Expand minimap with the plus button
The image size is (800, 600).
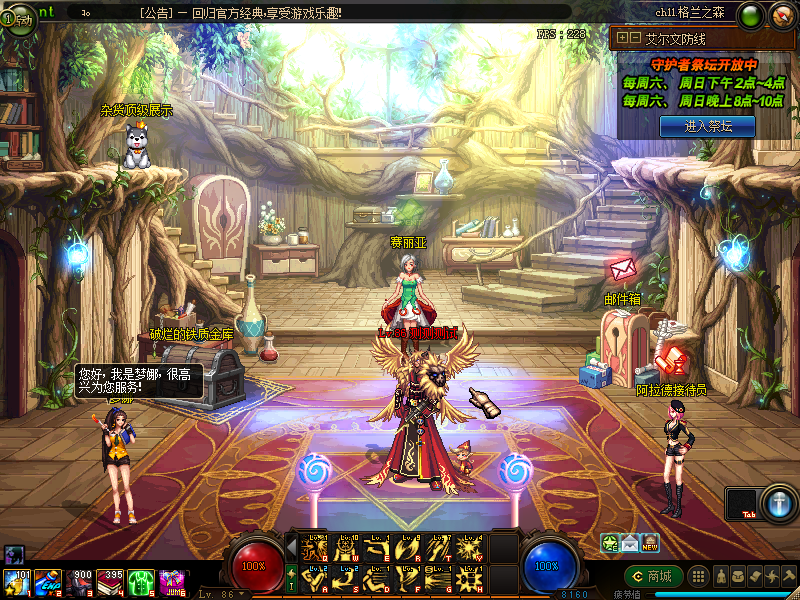622,38
